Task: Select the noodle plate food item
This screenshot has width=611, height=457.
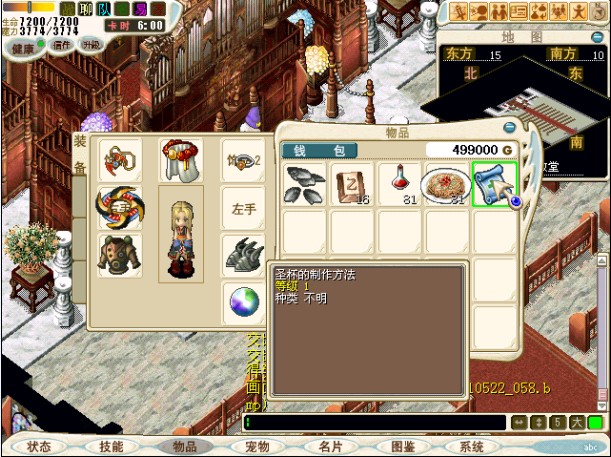Action: pyautogui.click(x=447, y=185)
